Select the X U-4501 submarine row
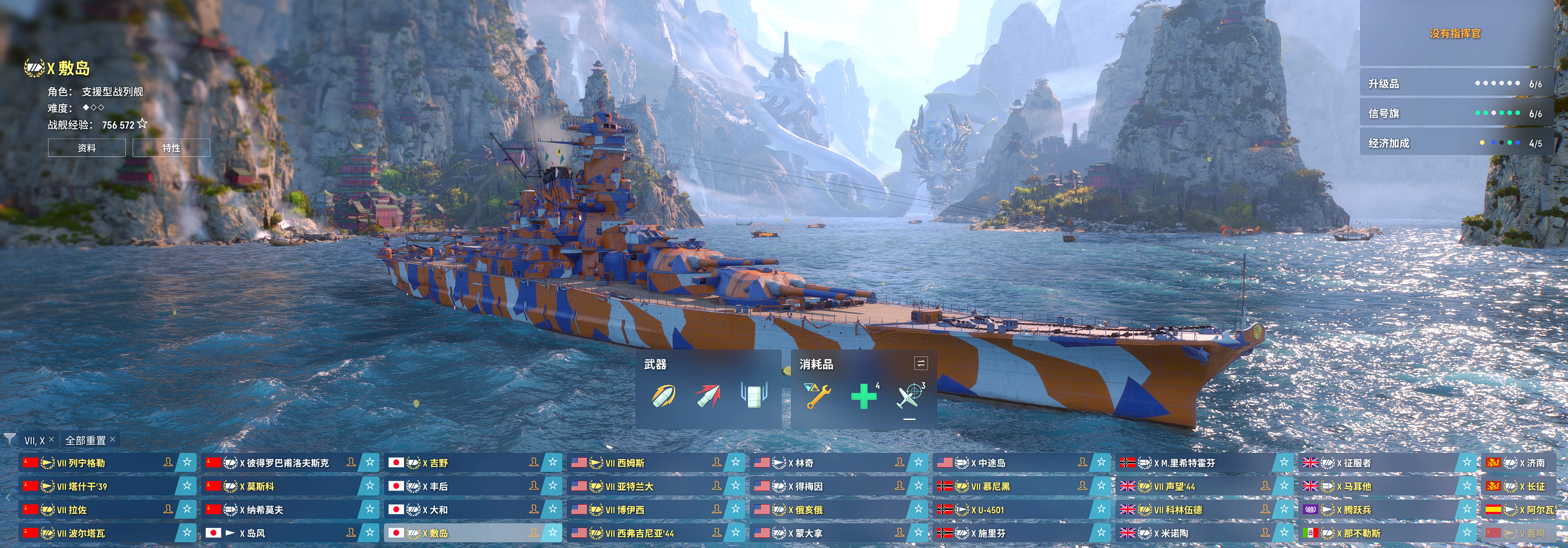 click(x=1004, y=510)
